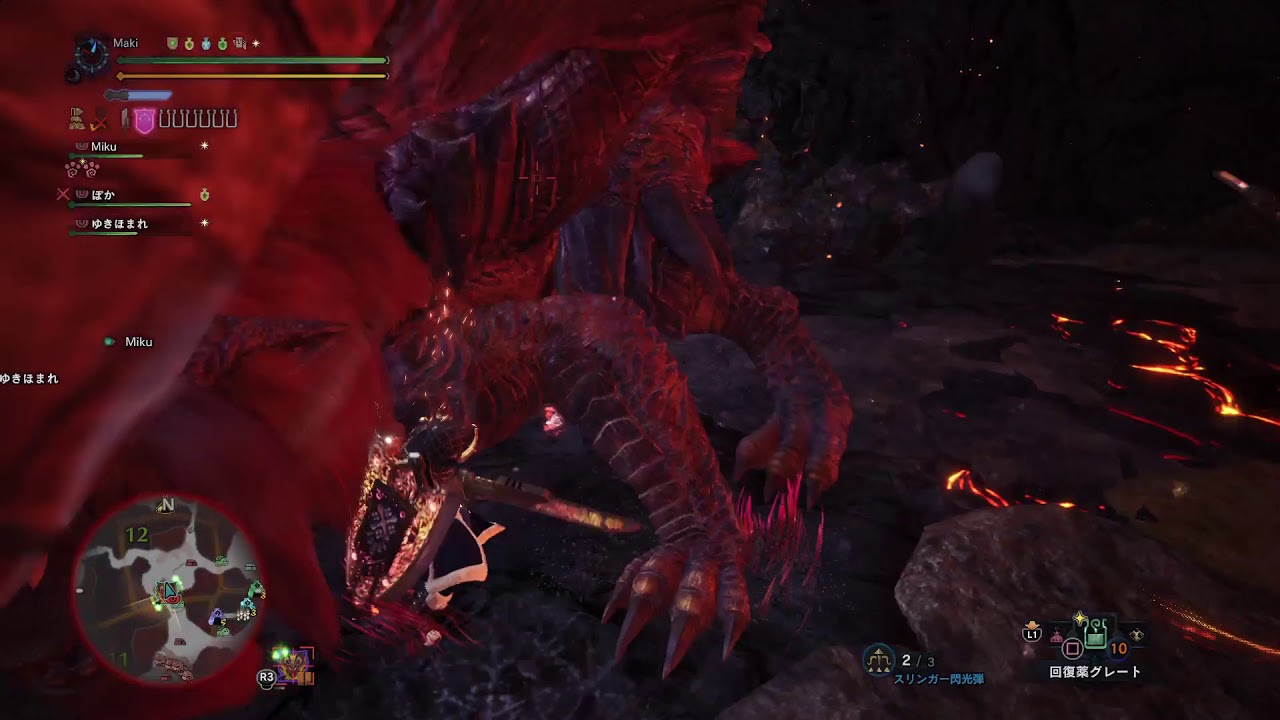Click the blue potion buff status icon

pos(205,44)
